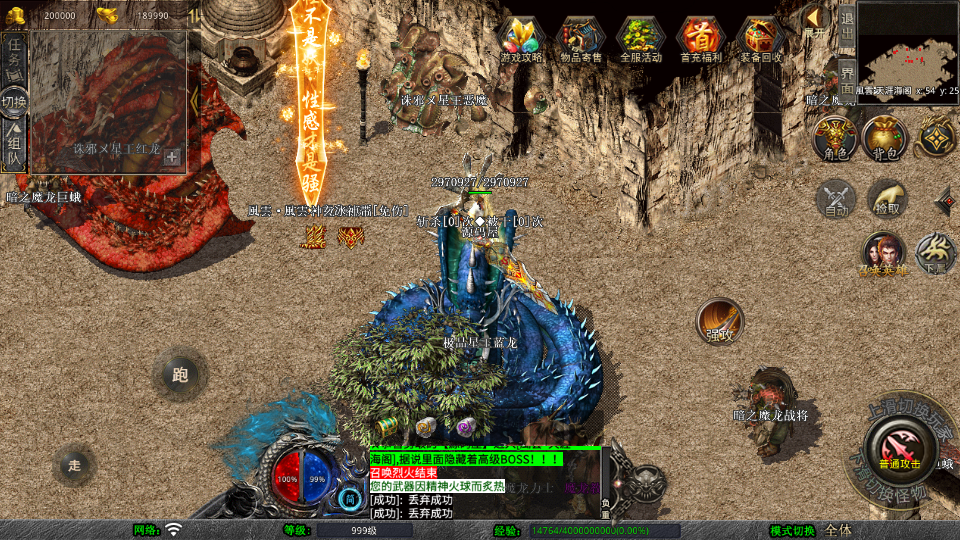Screen dimensions: 960x540
Task: Open the 物品寄售 item consignment menu
Action: (x=581, y=40)
